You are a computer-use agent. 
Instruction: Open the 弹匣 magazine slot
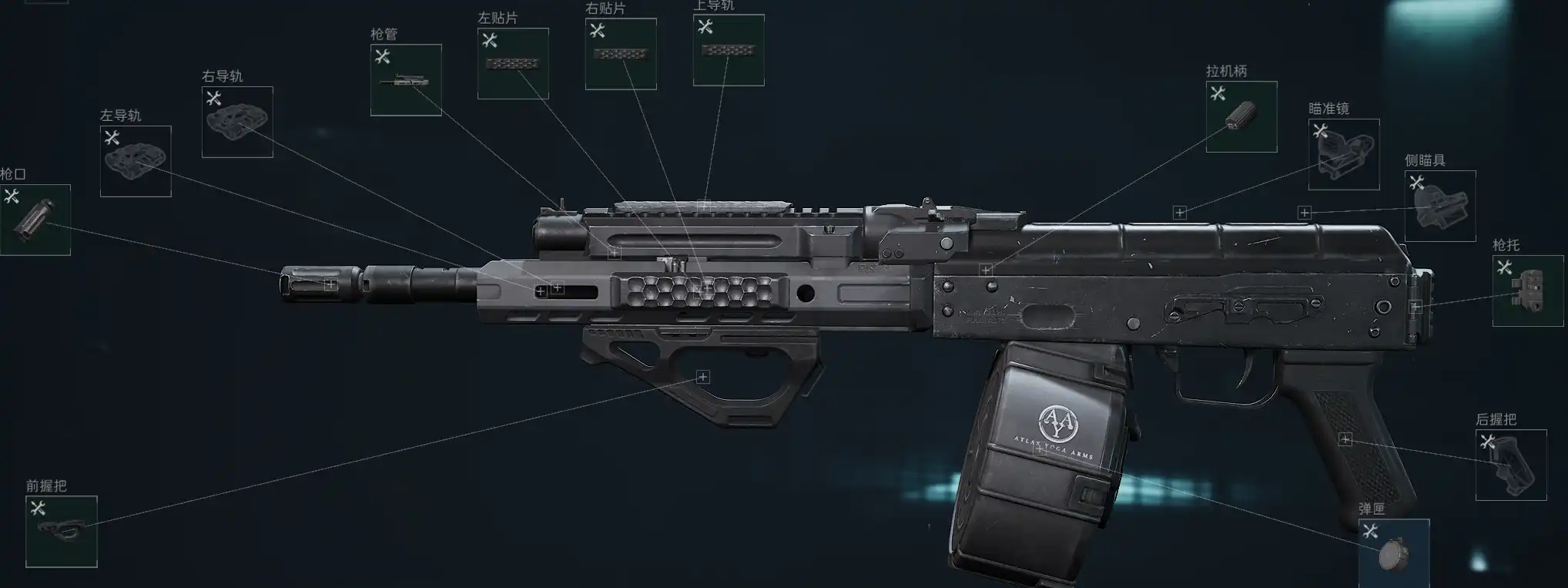[1394, 553]
